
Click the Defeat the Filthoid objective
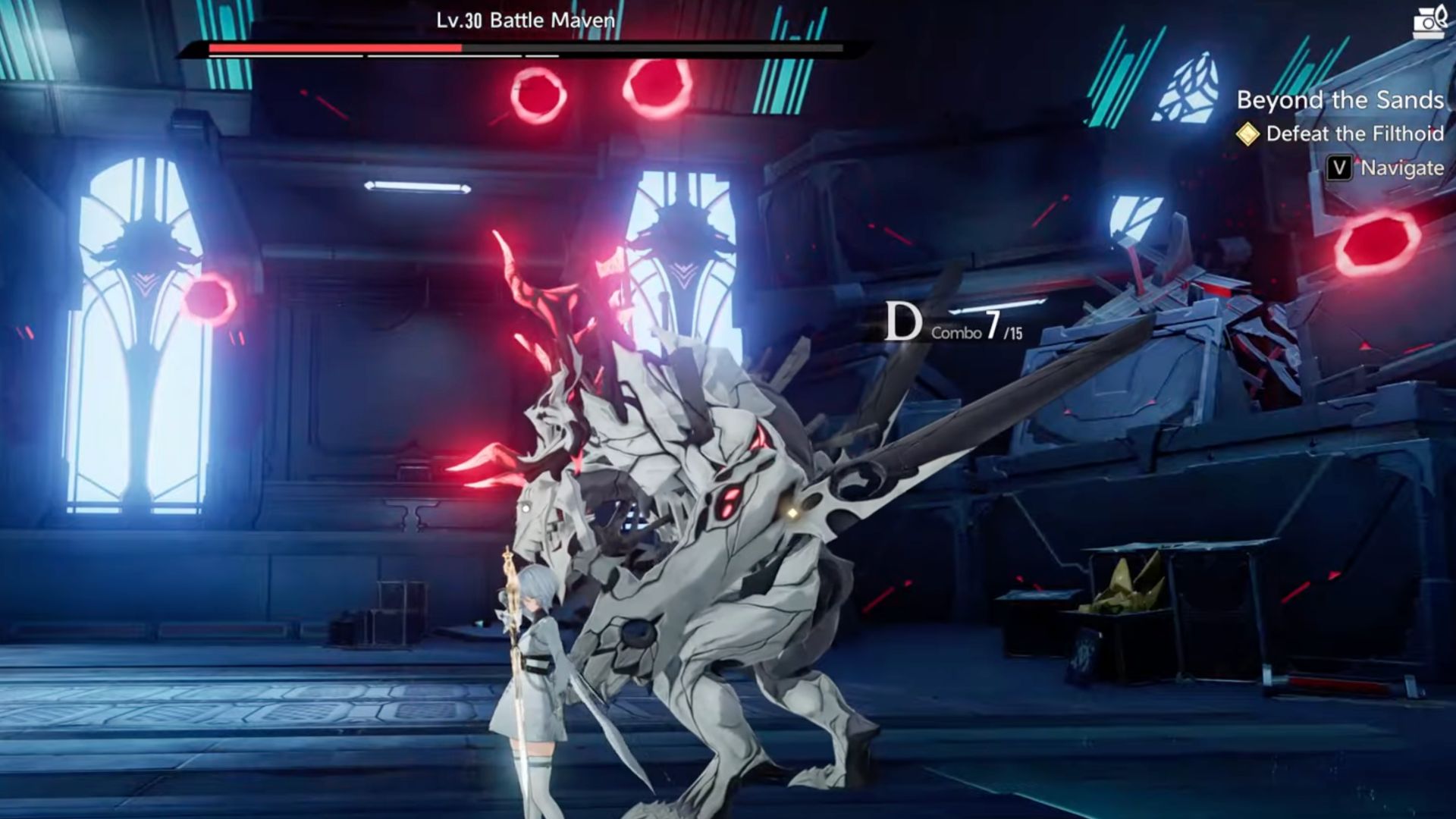[x=1354, y=134]
